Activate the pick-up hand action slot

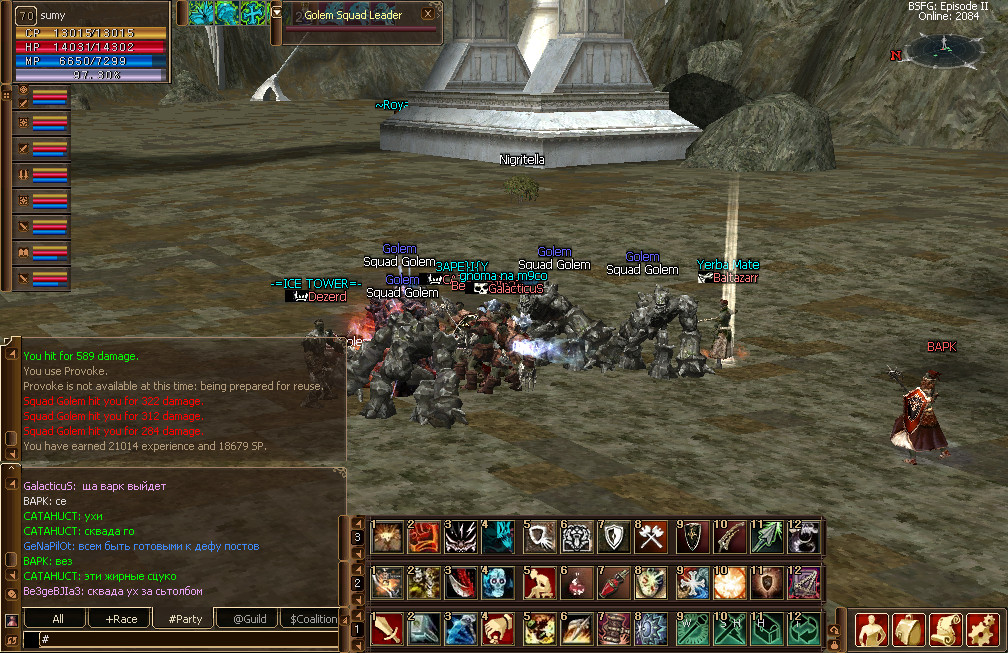[499, 628]
